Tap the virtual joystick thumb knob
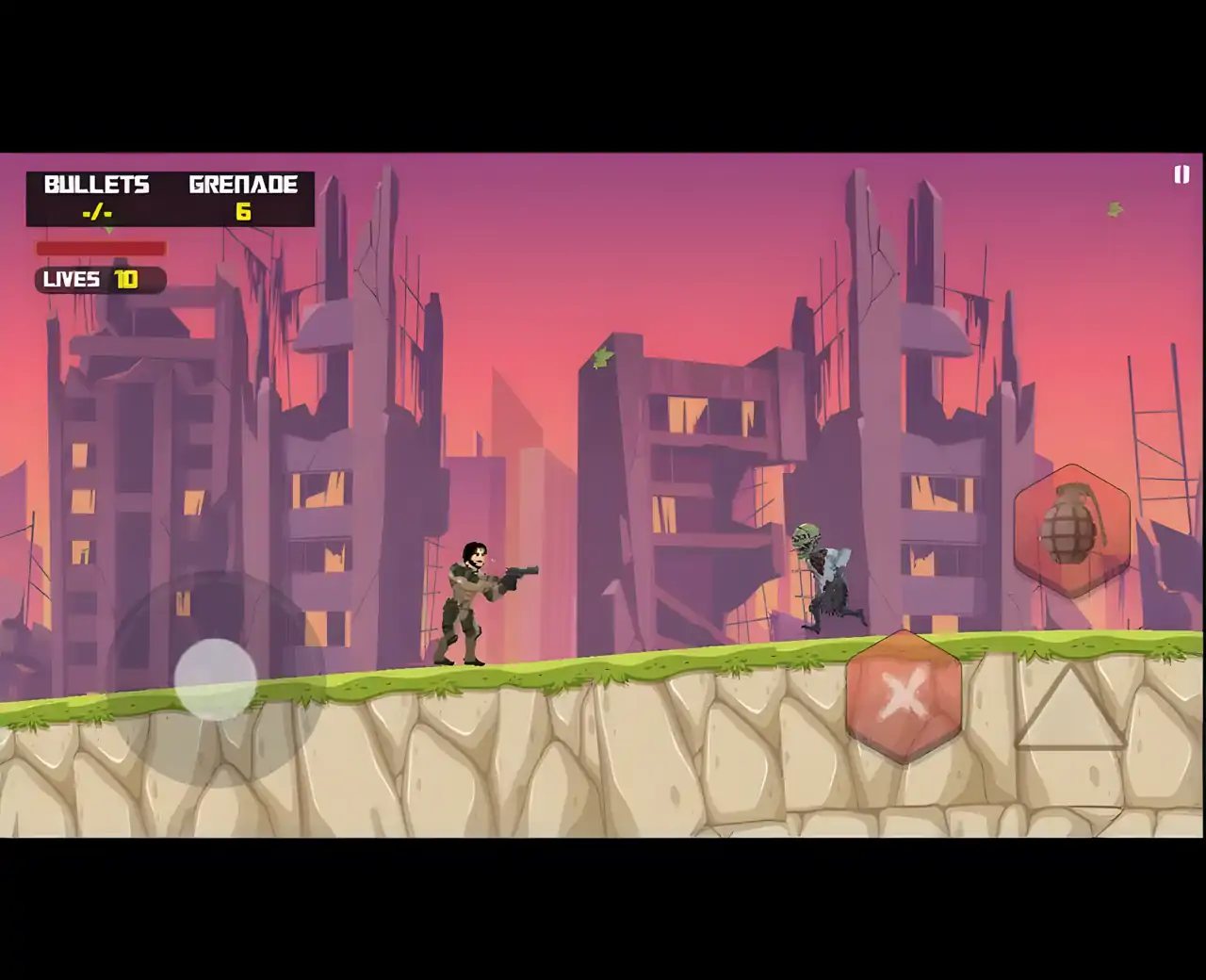Viewport: 1206px width, 980px height. tap(216, 679)
